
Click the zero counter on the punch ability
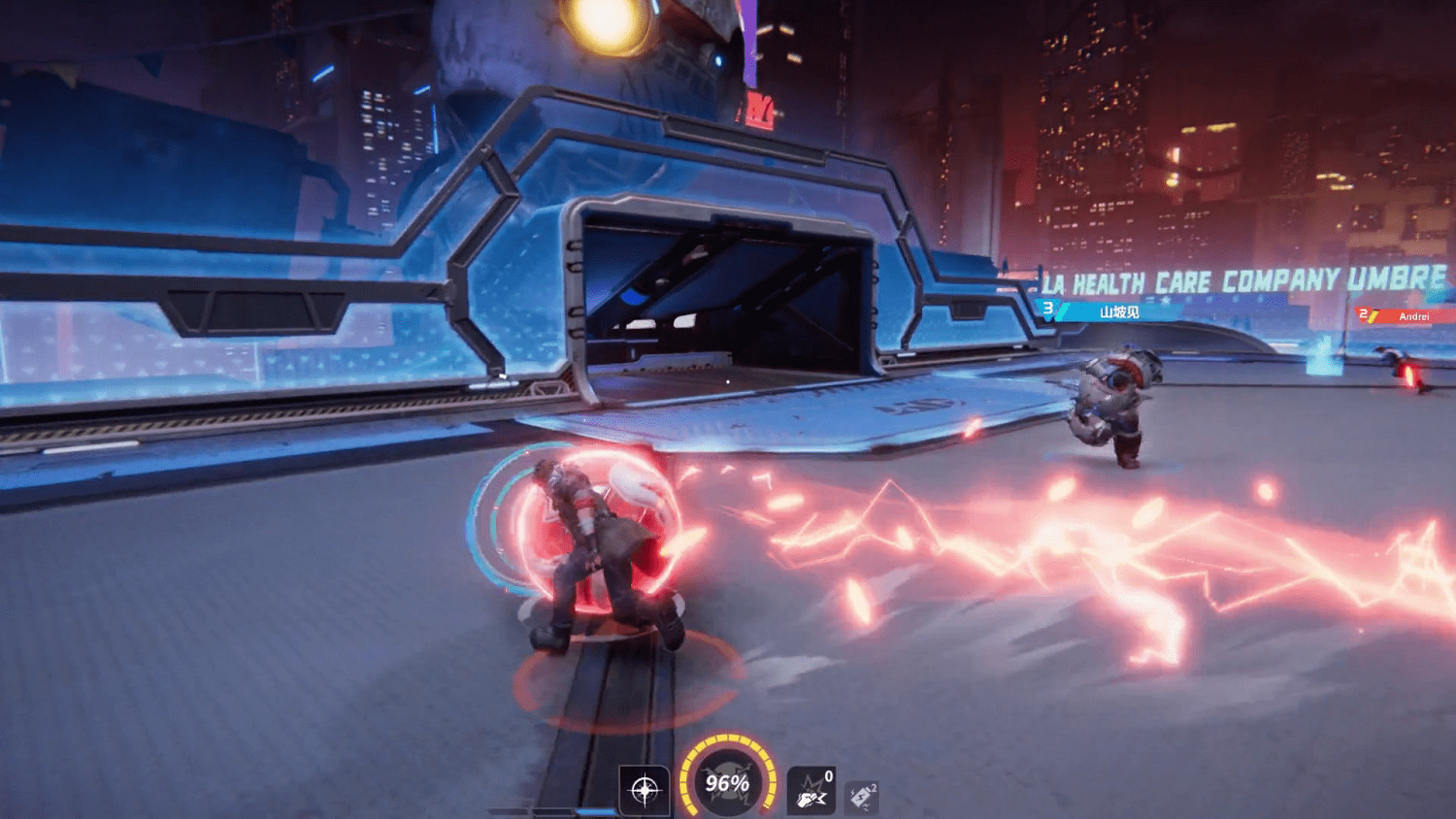(x=829, y=774)
